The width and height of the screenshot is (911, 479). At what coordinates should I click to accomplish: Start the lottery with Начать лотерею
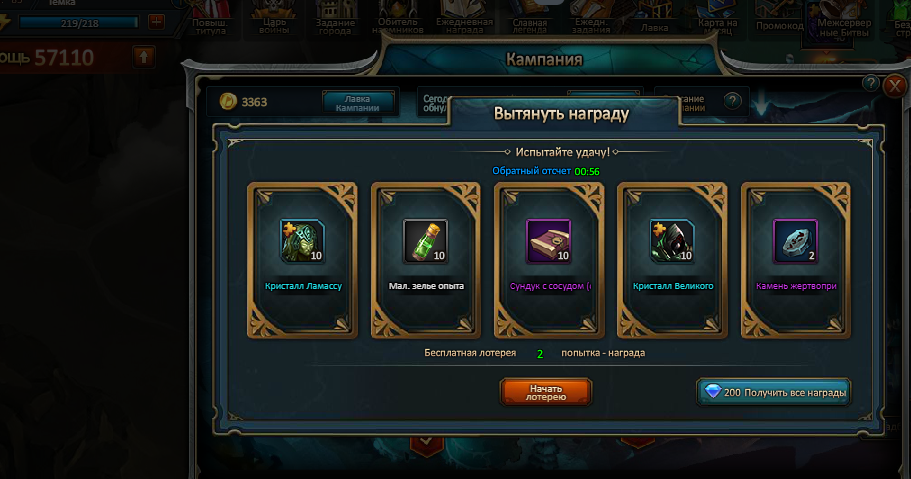(545, 391)
